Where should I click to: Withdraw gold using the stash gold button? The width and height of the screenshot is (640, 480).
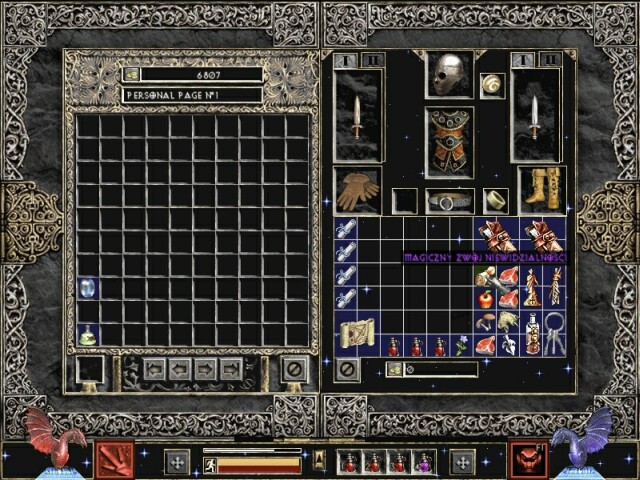[x=131, y=75]
